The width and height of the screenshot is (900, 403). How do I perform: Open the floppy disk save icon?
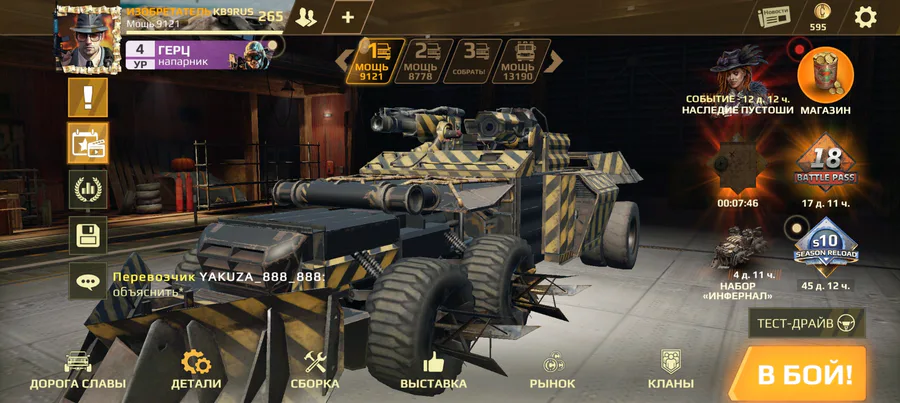88,236
